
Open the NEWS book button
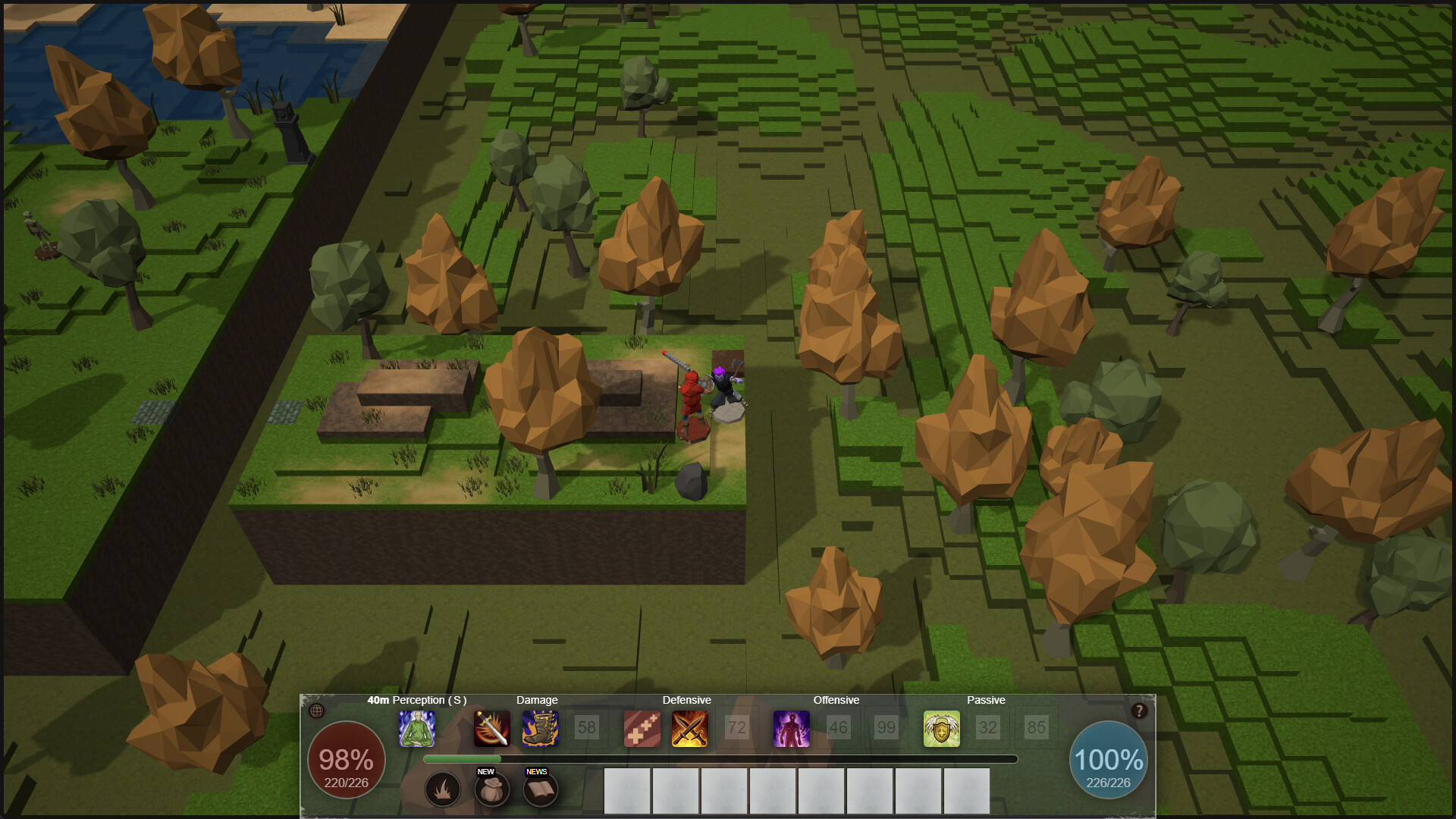click(x=540, y=790)
